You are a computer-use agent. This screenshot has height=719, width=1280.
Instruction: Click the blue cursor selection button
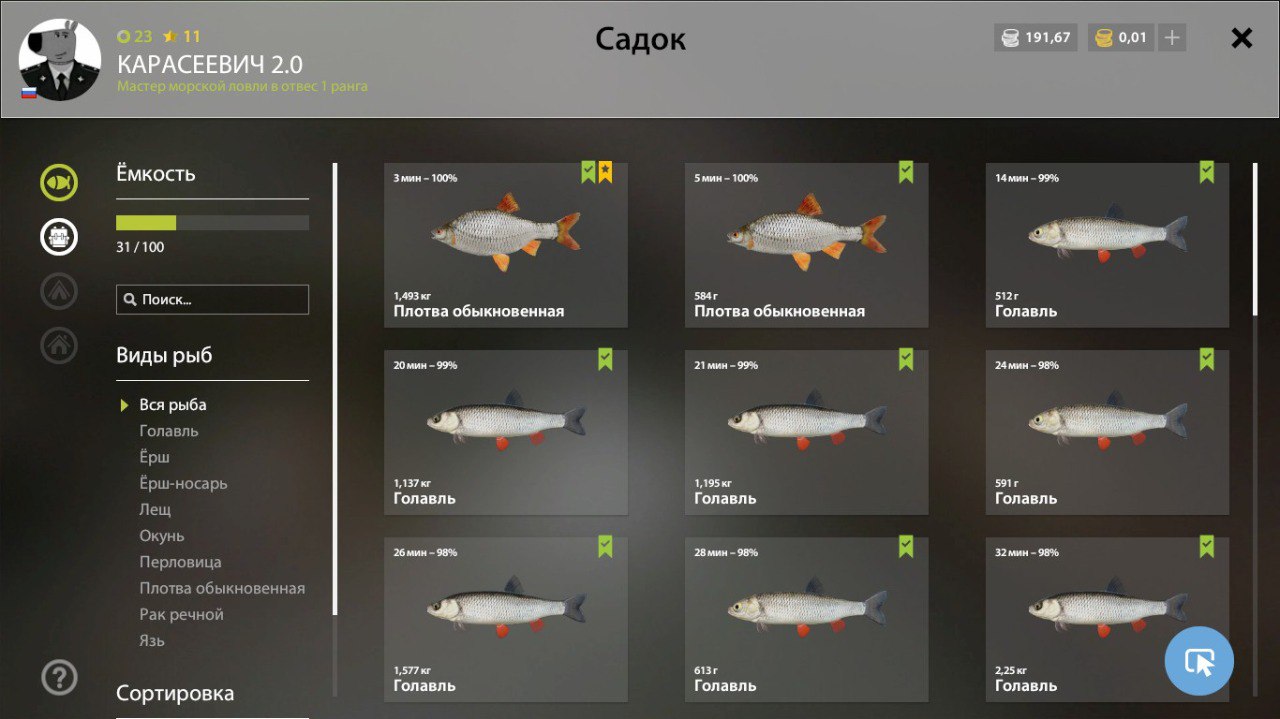(1199, 661)
